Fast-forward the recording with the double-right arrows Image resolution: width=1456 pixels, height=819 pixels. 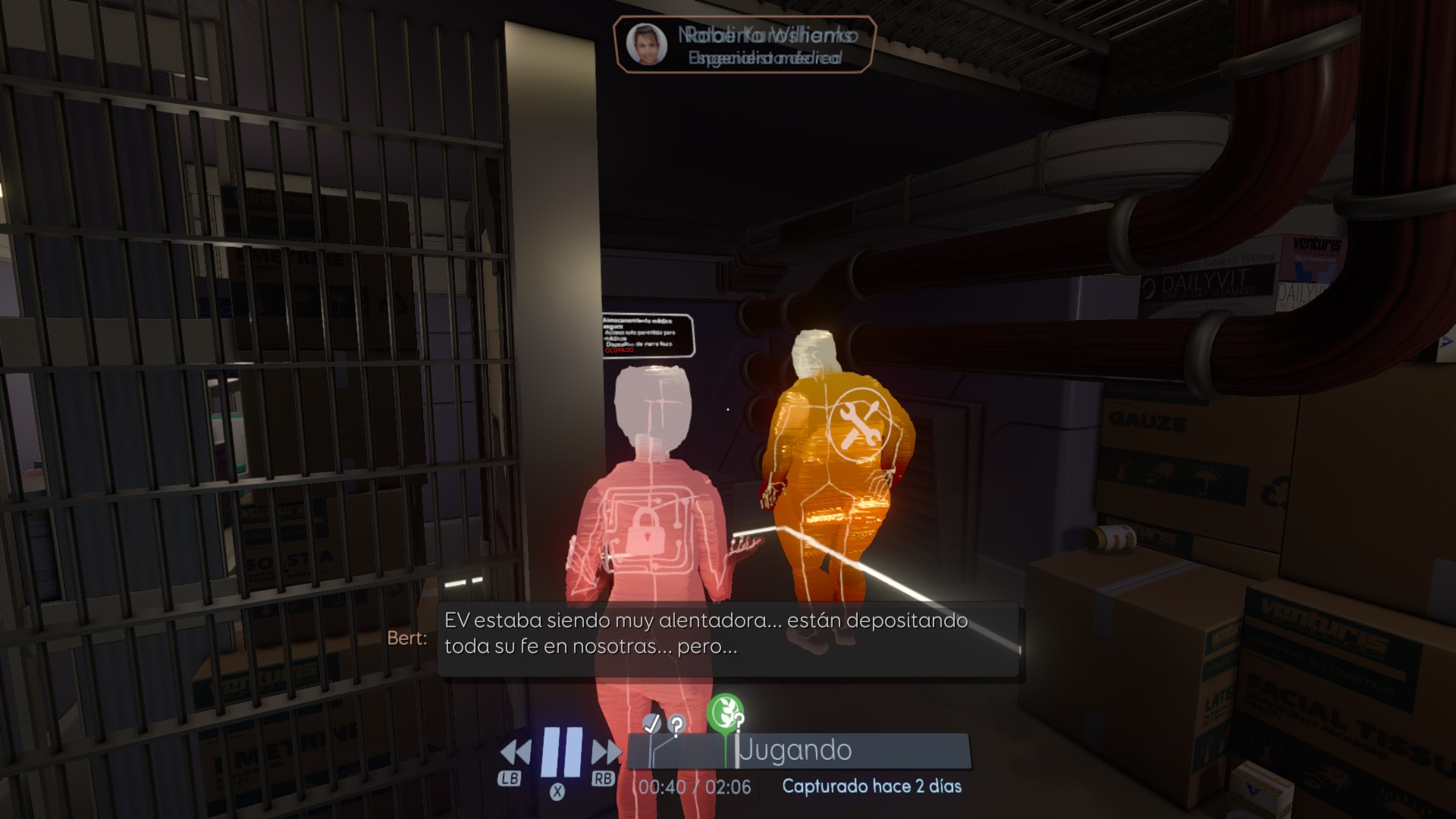tap(606, 752)
